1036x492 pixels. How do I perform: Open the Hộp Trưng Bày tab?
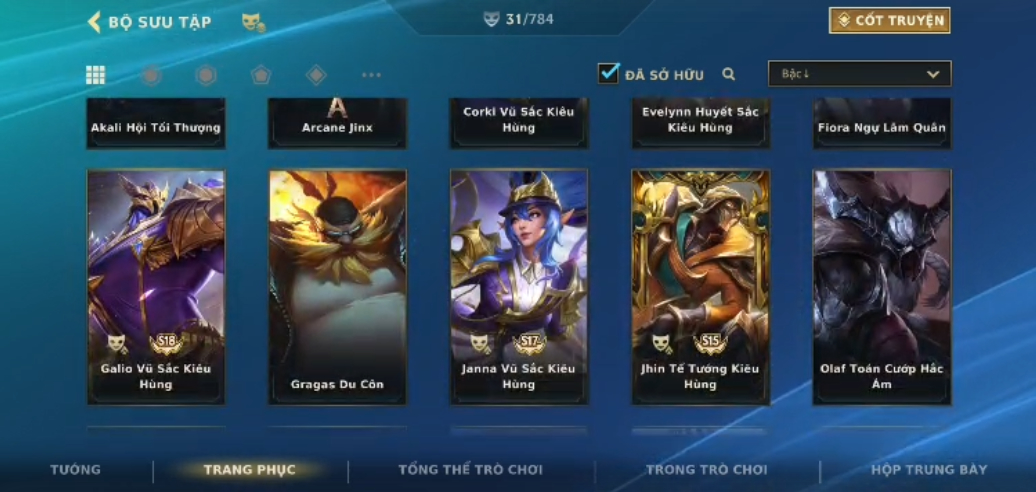coord(928,470)
